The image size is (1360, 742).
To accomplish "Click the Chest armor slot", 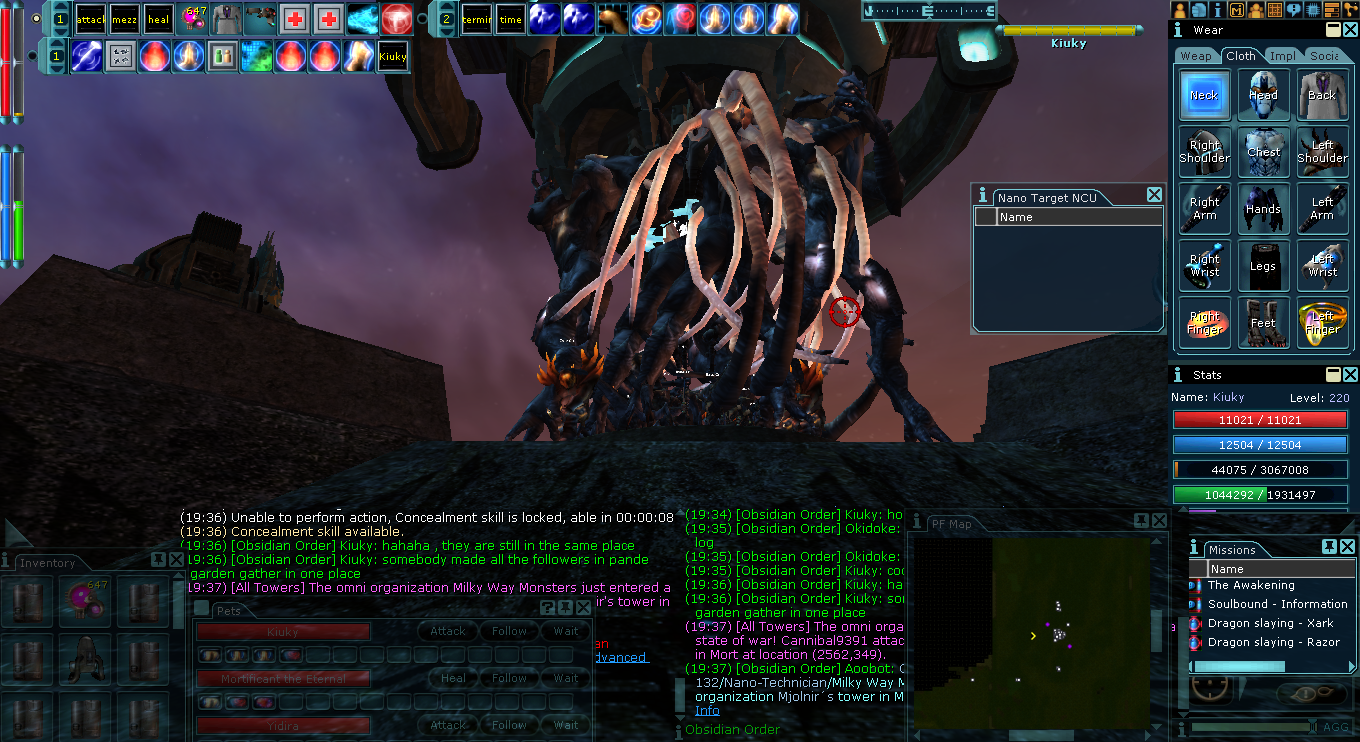I will click(x=1263, y=152).
